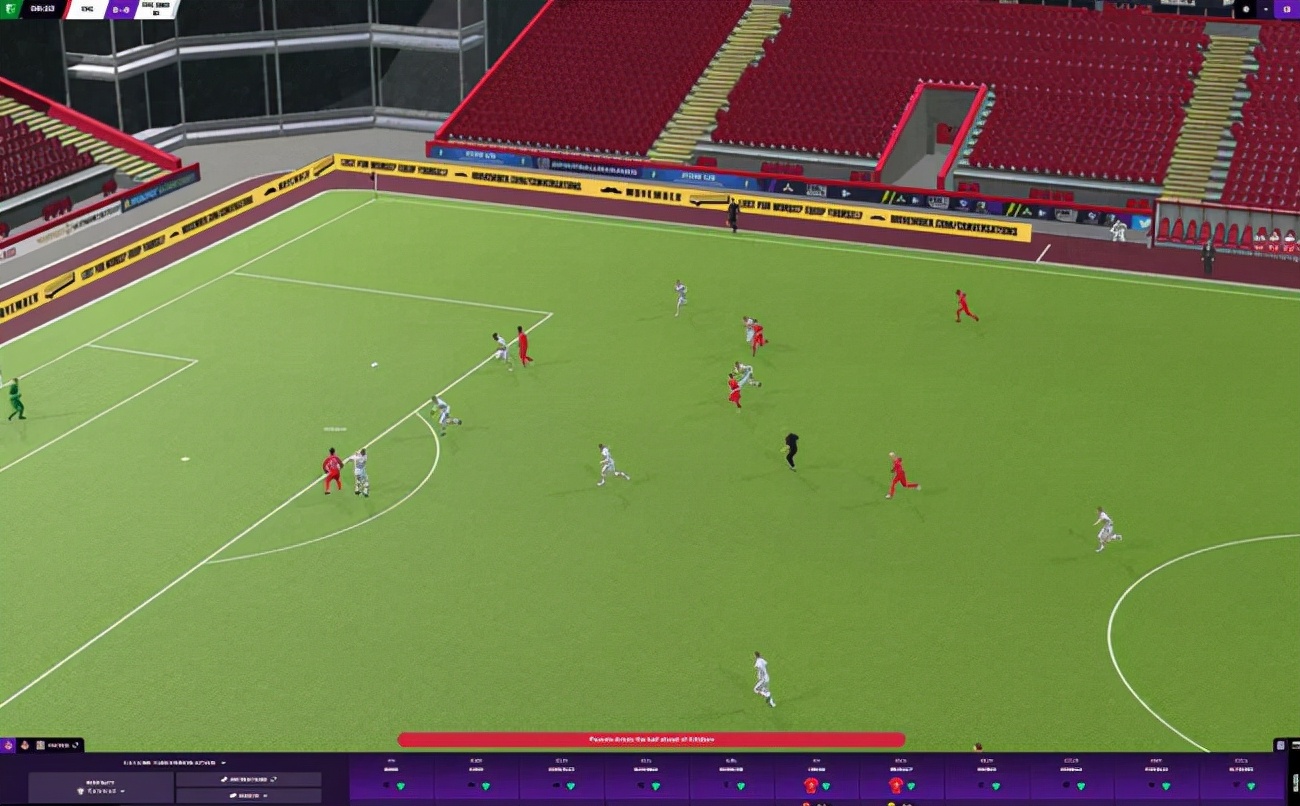1300x806 pixels.
Task: Click the purple button in the top-right corner
Action: point(1287,9)
